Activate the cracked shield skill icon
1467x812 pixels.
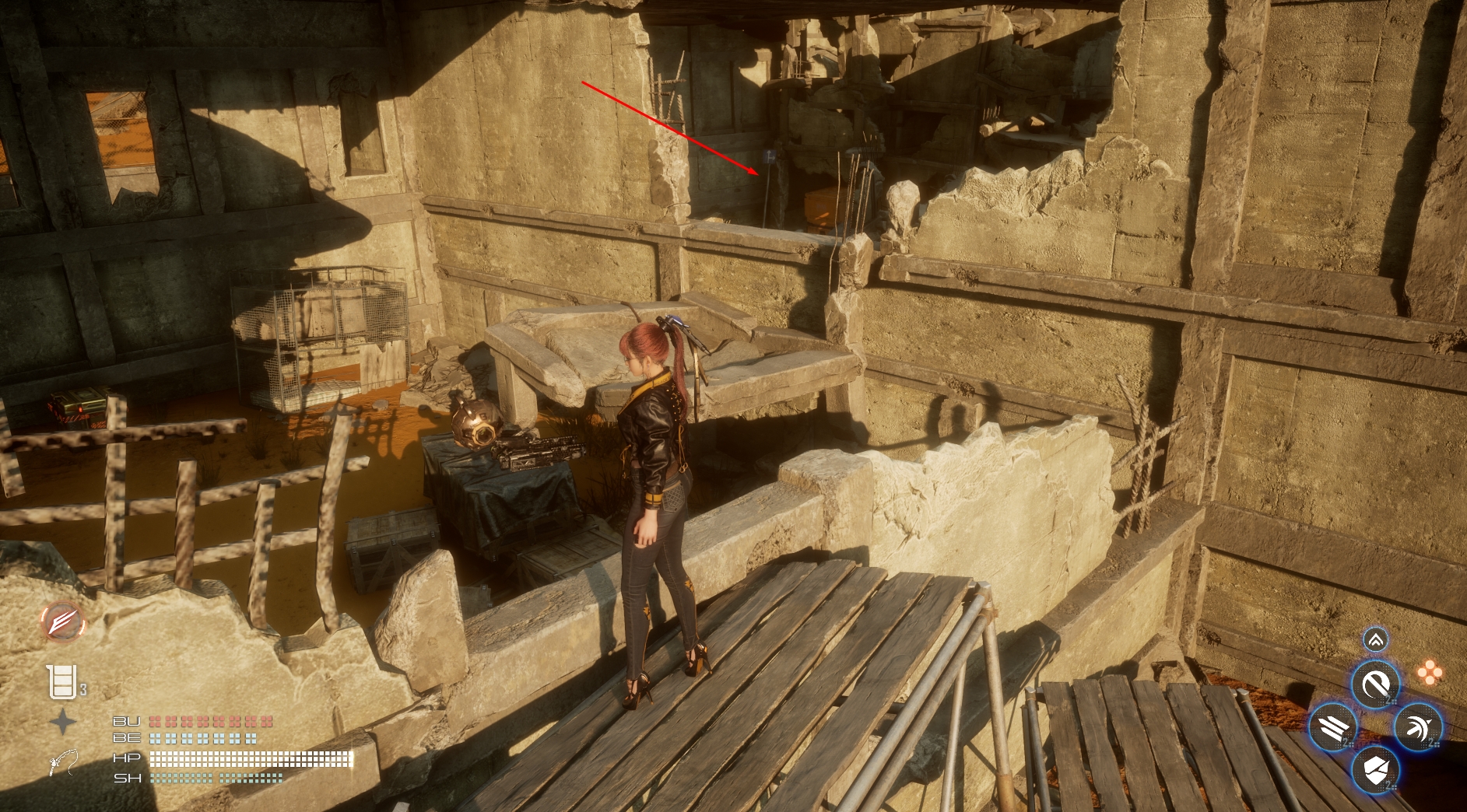click(x=1375, y=771)
